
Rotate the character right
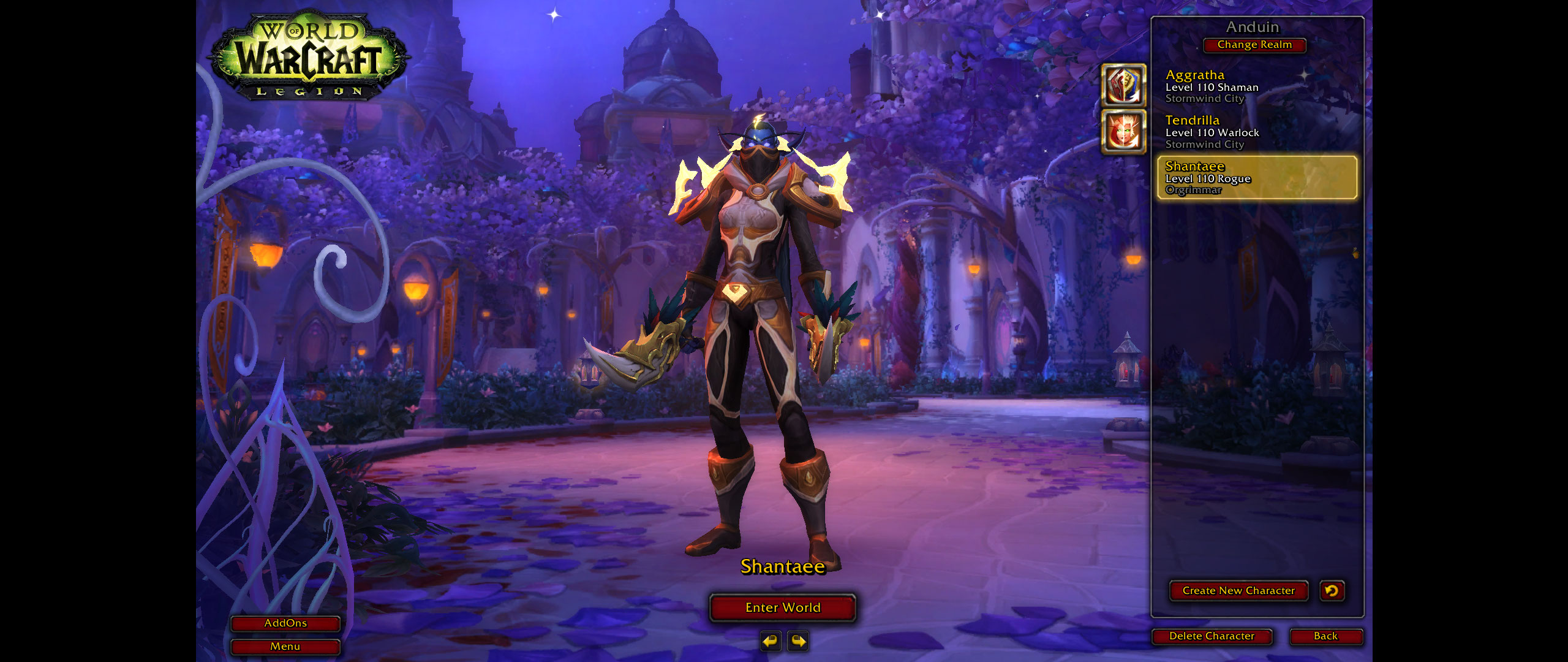[x=798, y=641]
